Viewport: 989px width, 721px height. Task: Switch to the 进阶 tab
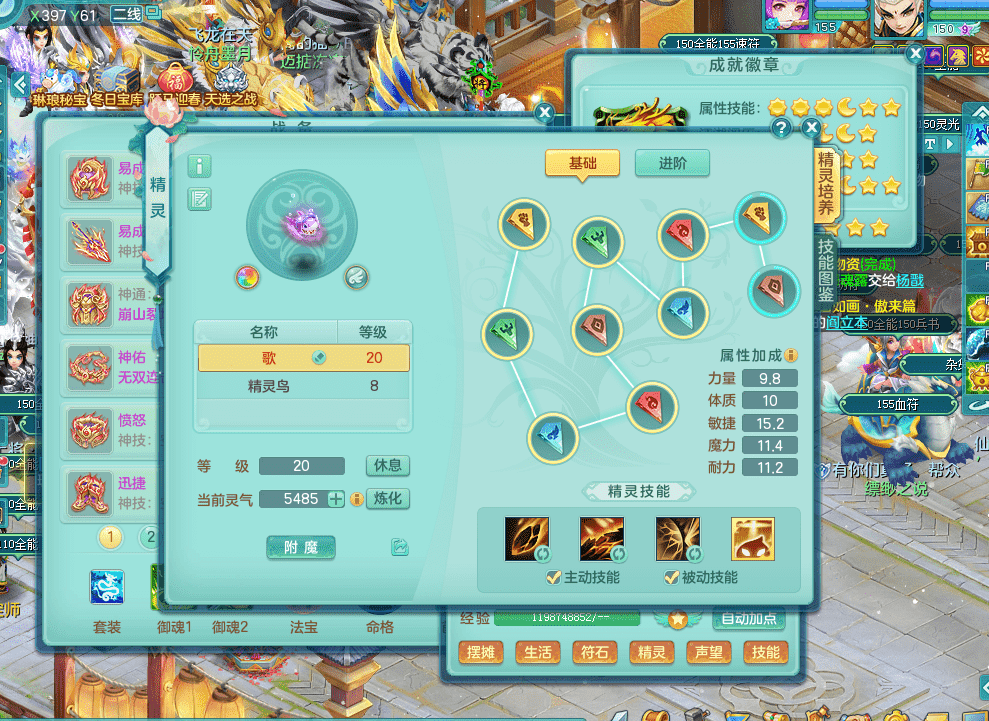tap(672, 163)
